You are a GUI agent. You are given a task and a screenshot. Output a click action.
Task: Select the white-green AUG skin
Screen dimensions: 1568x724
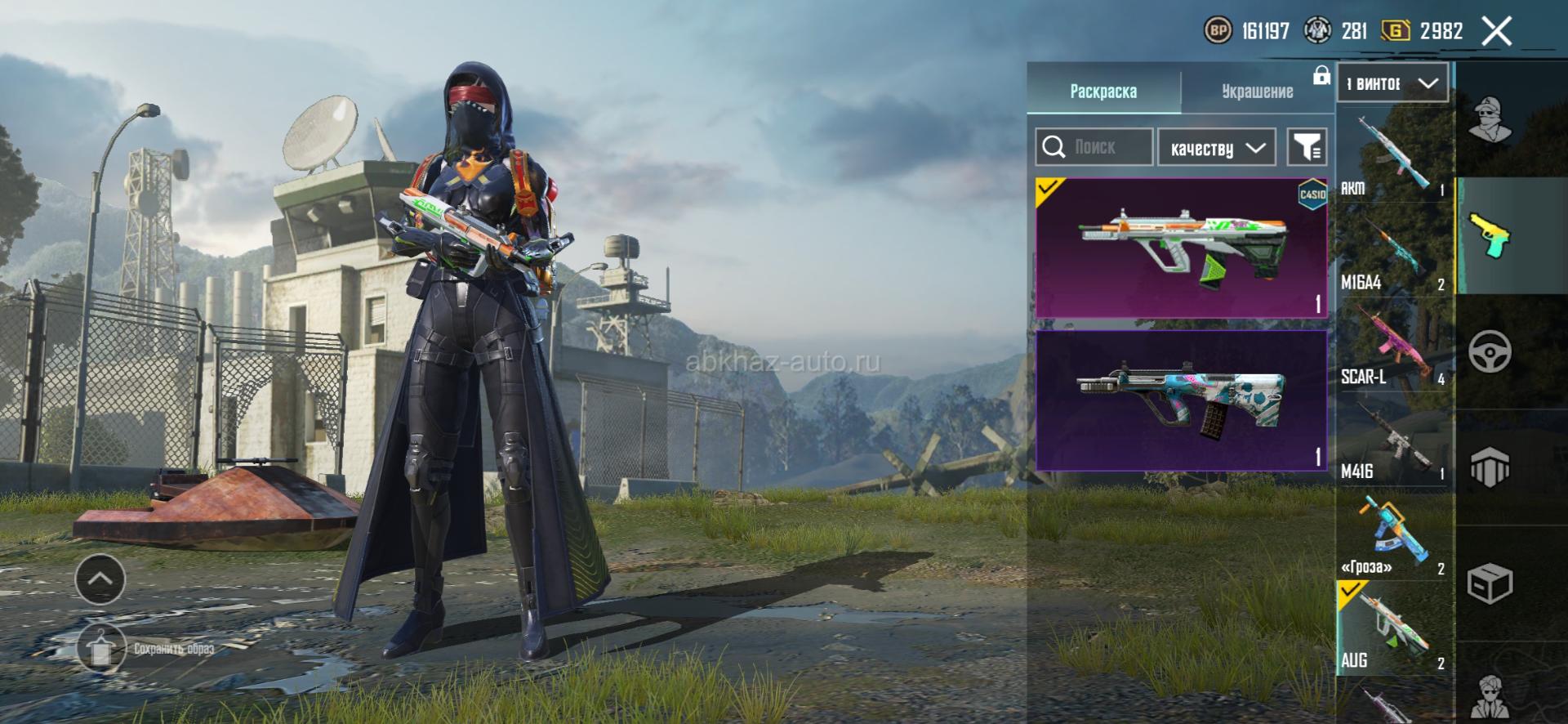(x=1181, y=248)
